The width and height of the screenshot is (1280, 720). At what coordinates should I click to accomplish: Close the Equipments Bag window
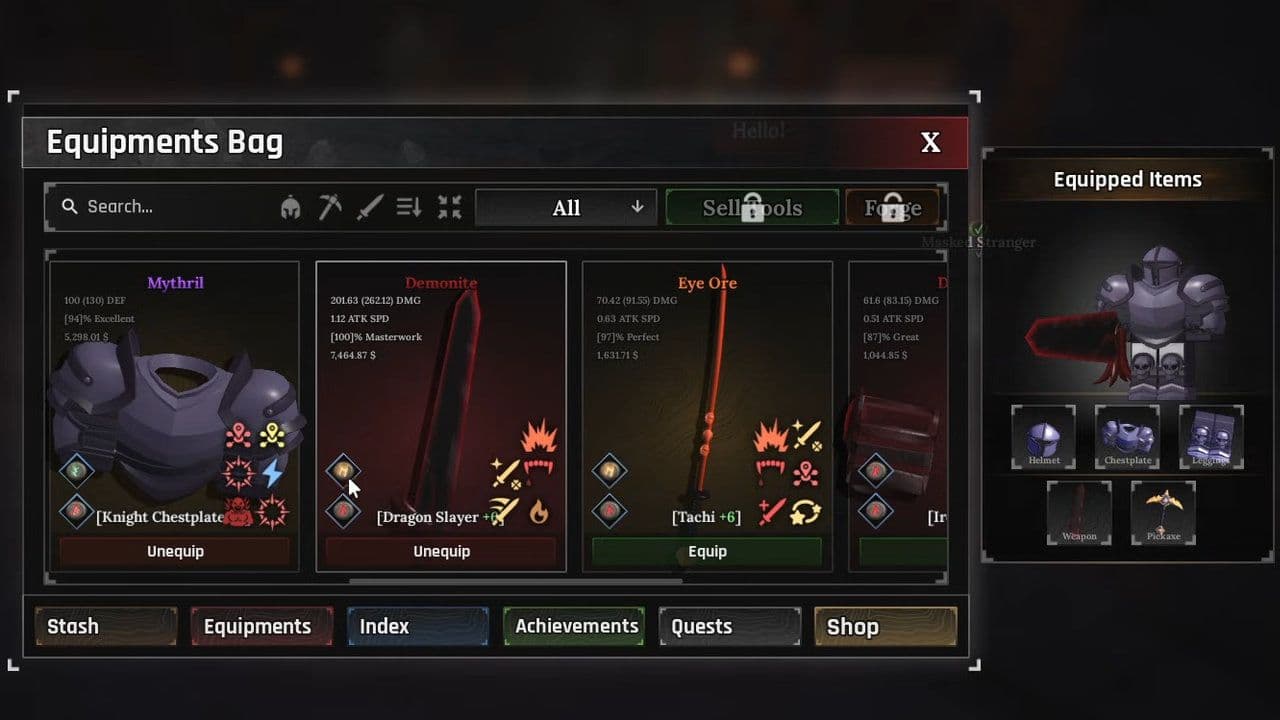[930, 143]
